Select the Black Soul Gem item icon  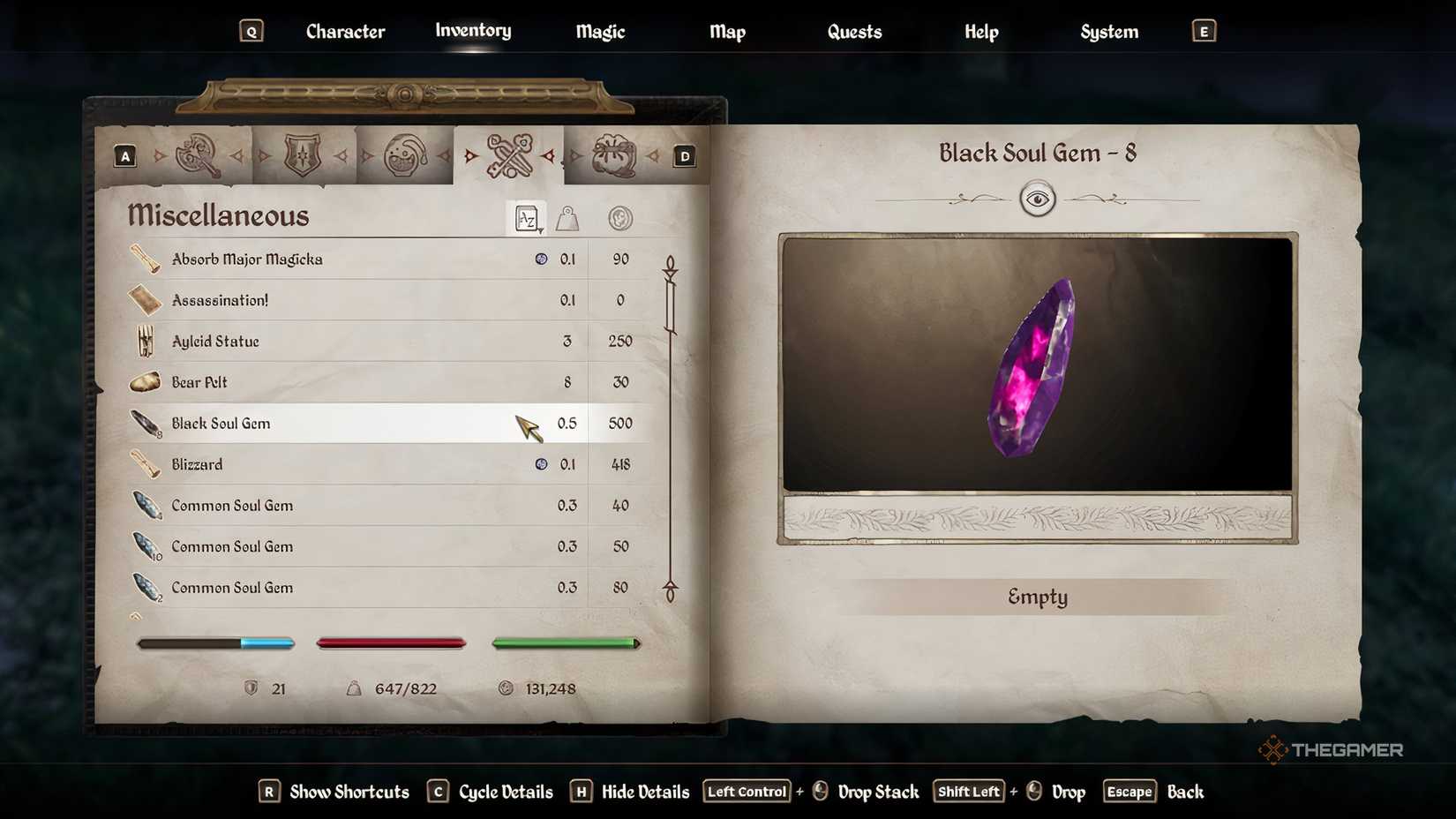pos(146,422)
